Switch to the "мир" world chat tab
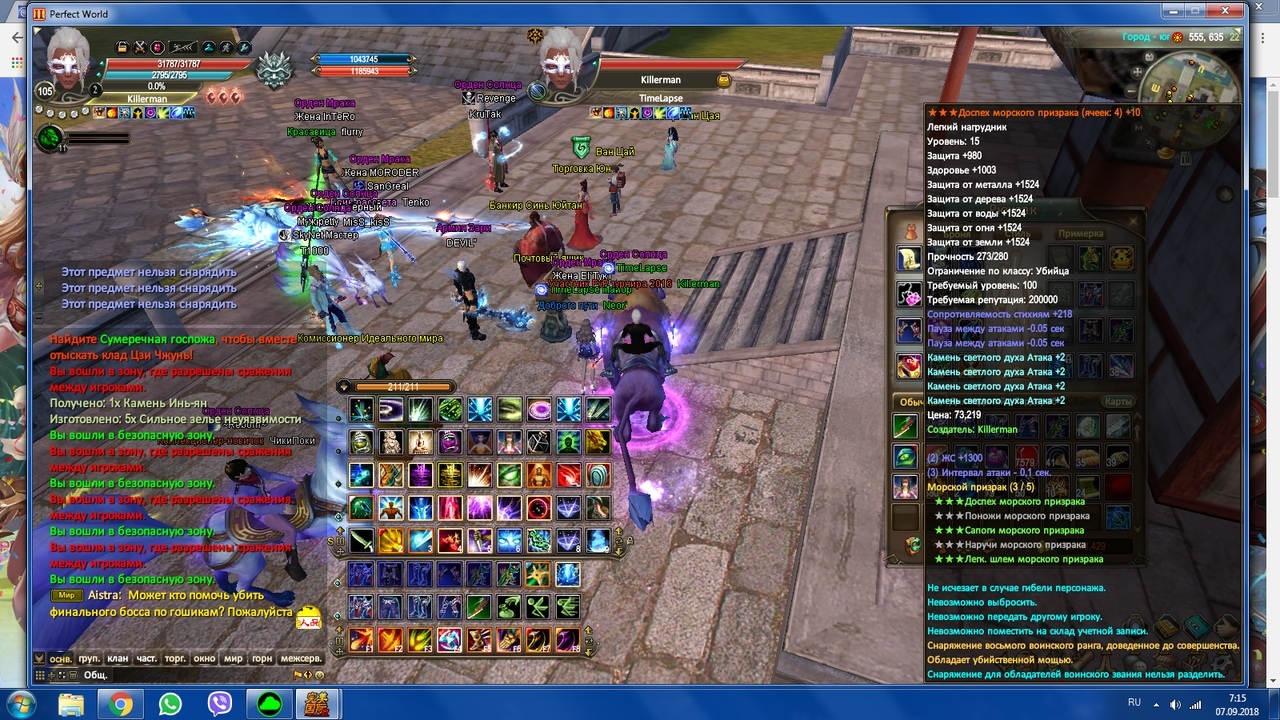Screen dimensions: 1280x720 [x=233, y=659]
